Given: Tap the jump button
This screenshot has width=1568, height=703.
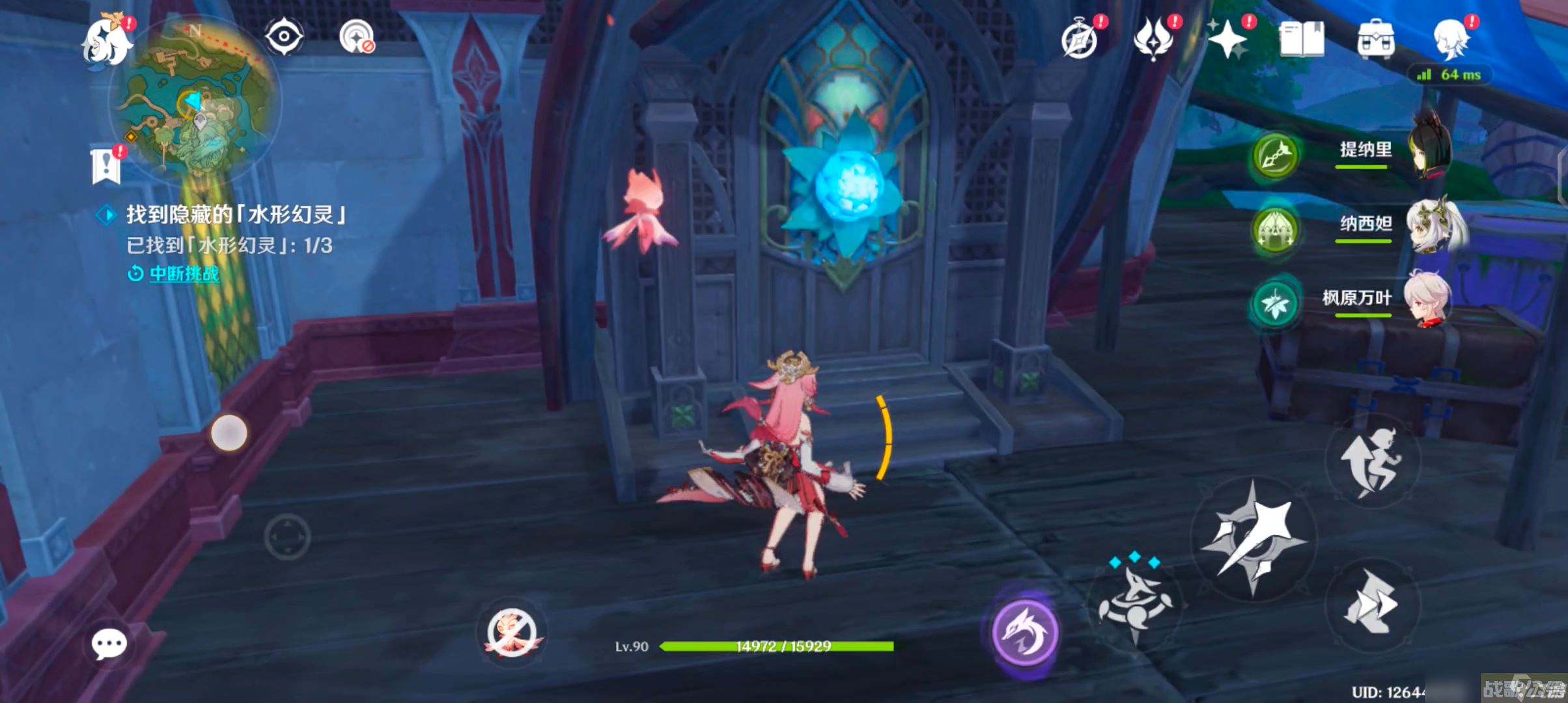Looking at the screenshot, I should [1371, 462].
